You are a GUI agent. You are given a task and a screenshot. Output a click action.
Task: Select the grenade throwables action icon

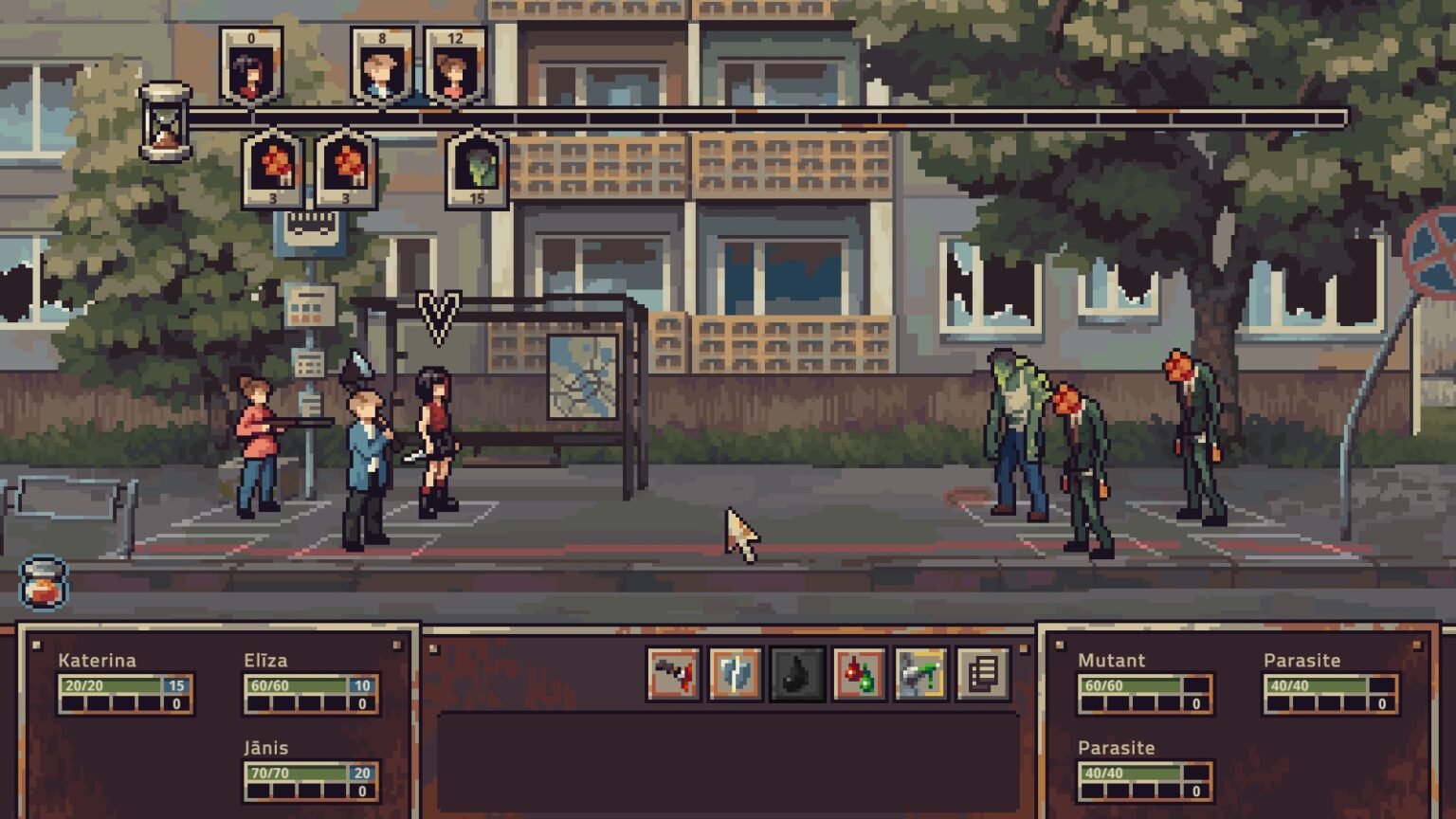[x=858, y=675]
